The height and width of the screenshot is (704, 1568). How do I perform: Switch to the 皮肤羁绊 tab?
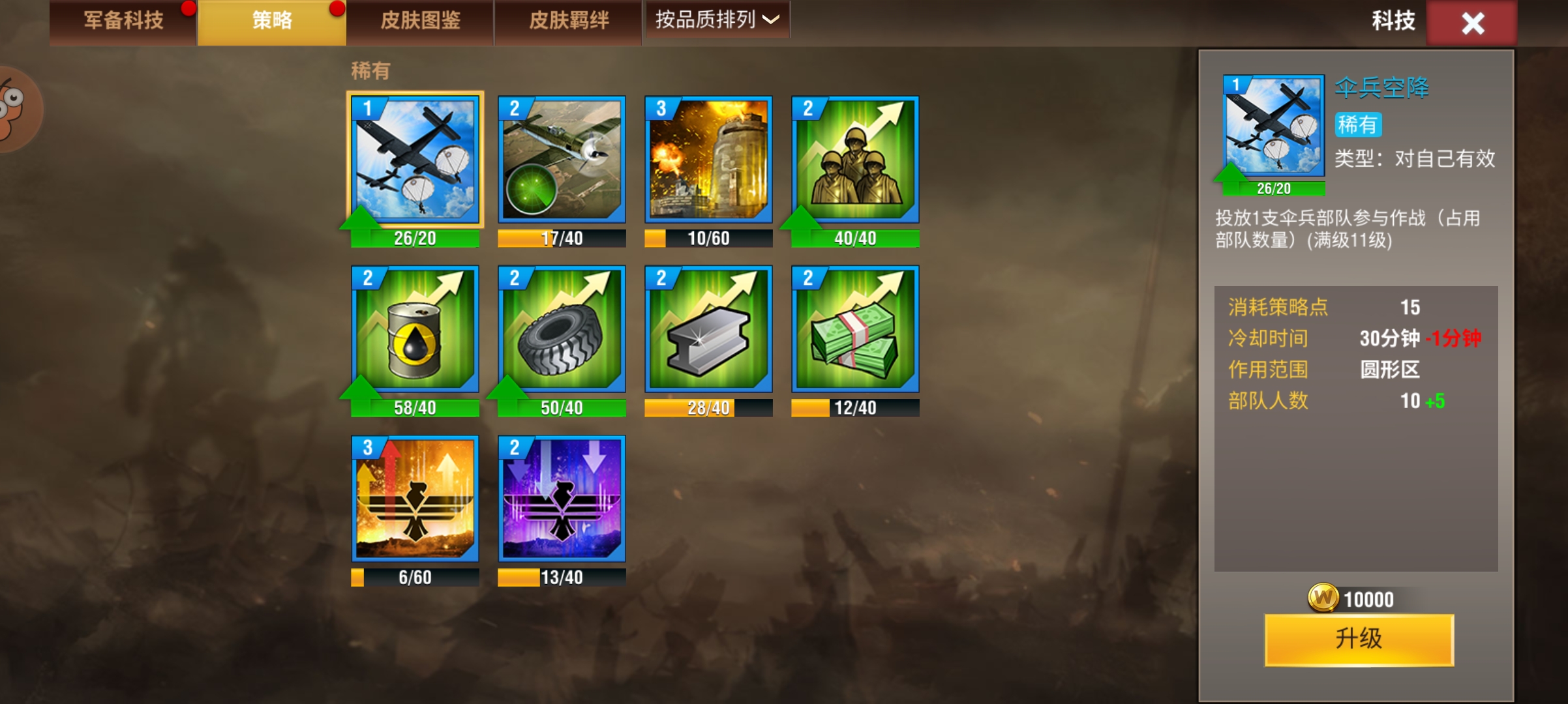pyautogui.click(x=567, y=21)
